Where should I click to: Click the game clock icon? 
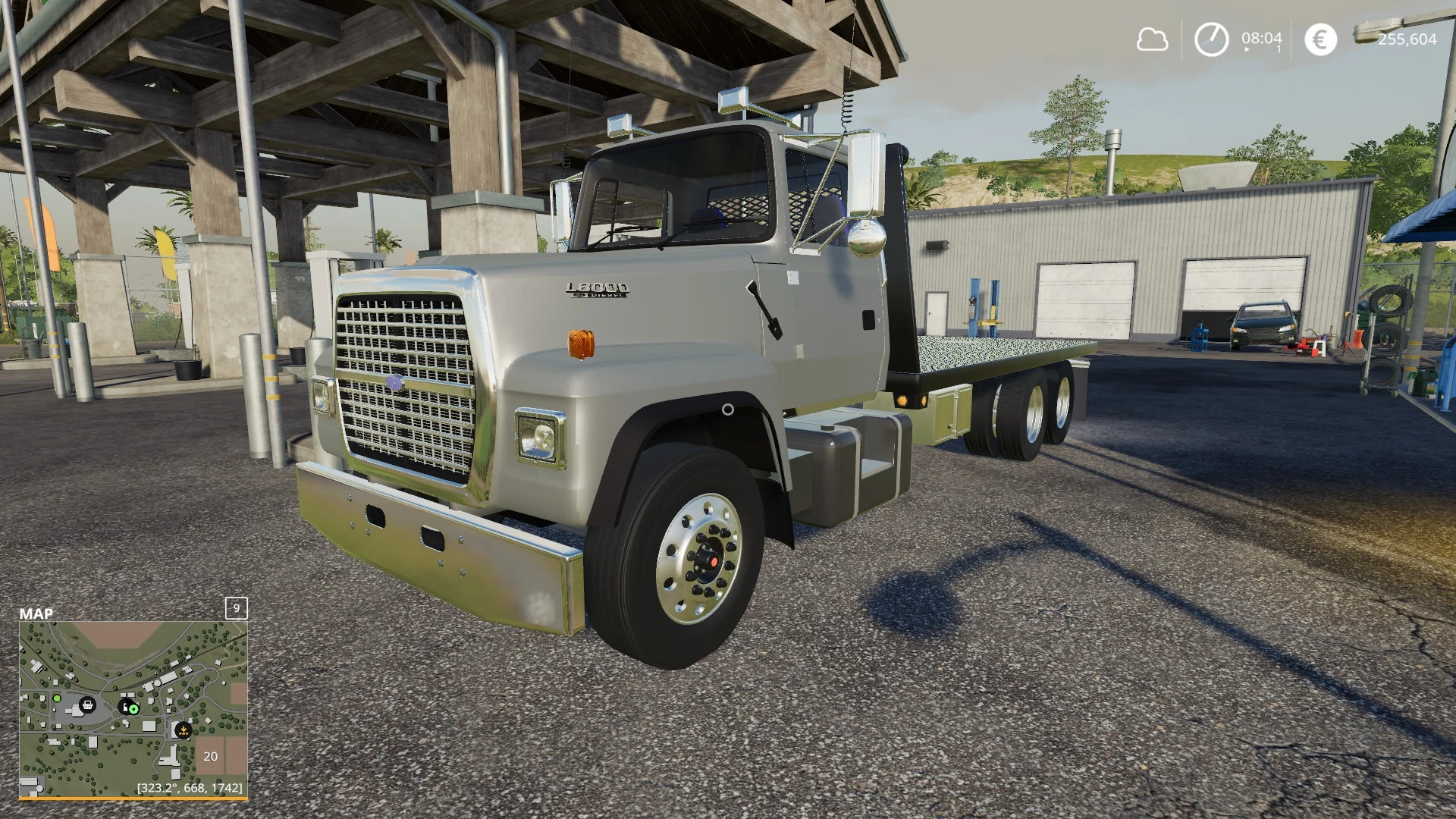point(1211,39)
